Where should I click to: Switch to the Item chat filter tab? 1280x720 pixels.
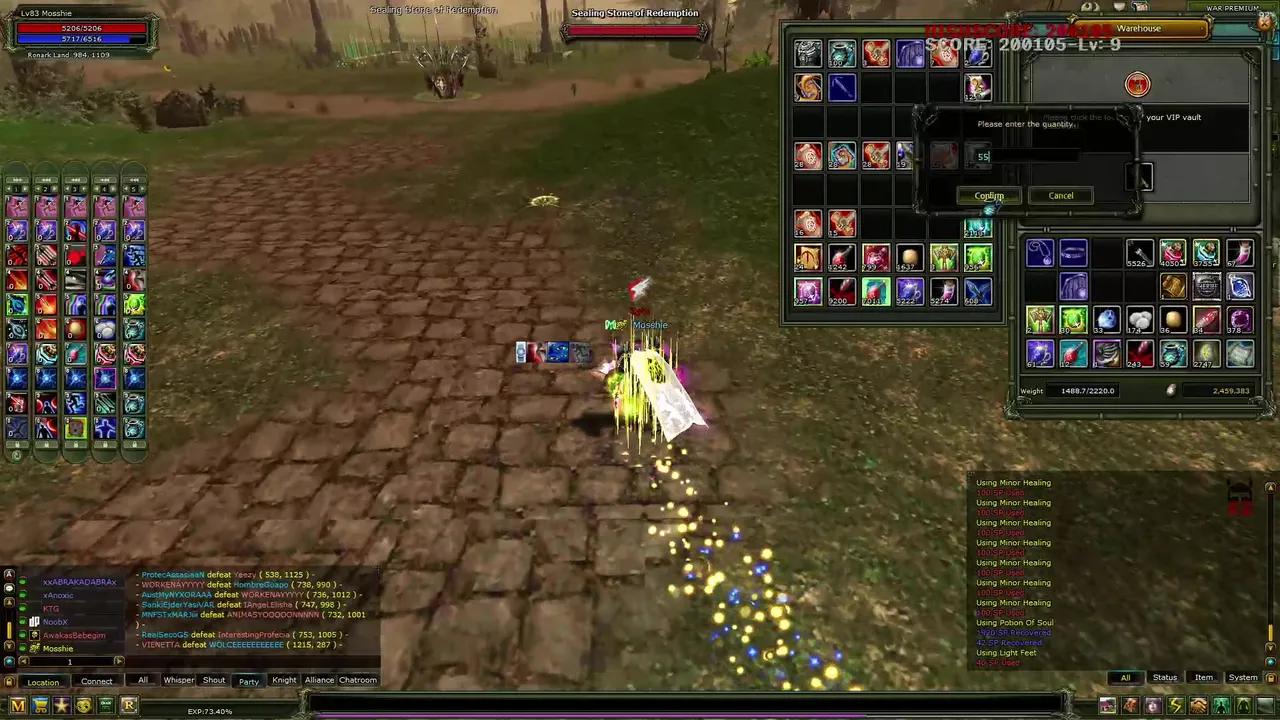click(x=1204, y=677)
